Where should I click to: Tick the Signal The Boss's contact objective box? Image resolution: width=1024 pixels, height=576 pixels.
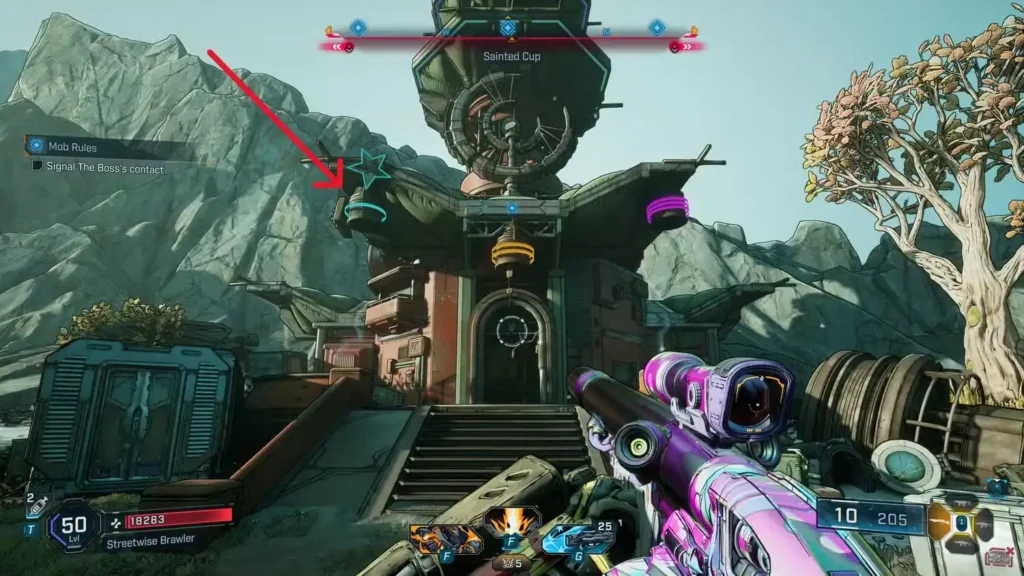tap(38, 169)
